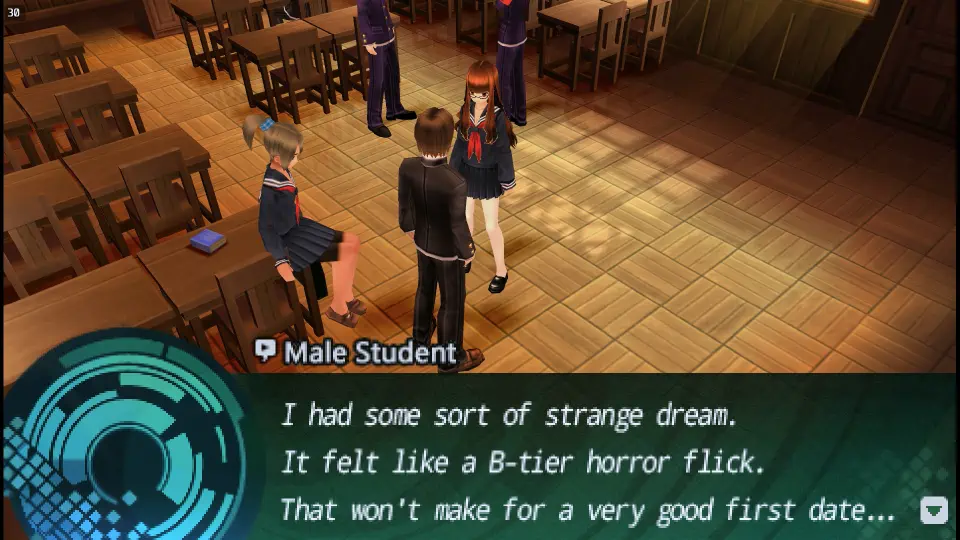The width and height of the screenshot is (960, 540).
Task: Advance dialogue with the down-arrow button
Action: pos(933,510)
